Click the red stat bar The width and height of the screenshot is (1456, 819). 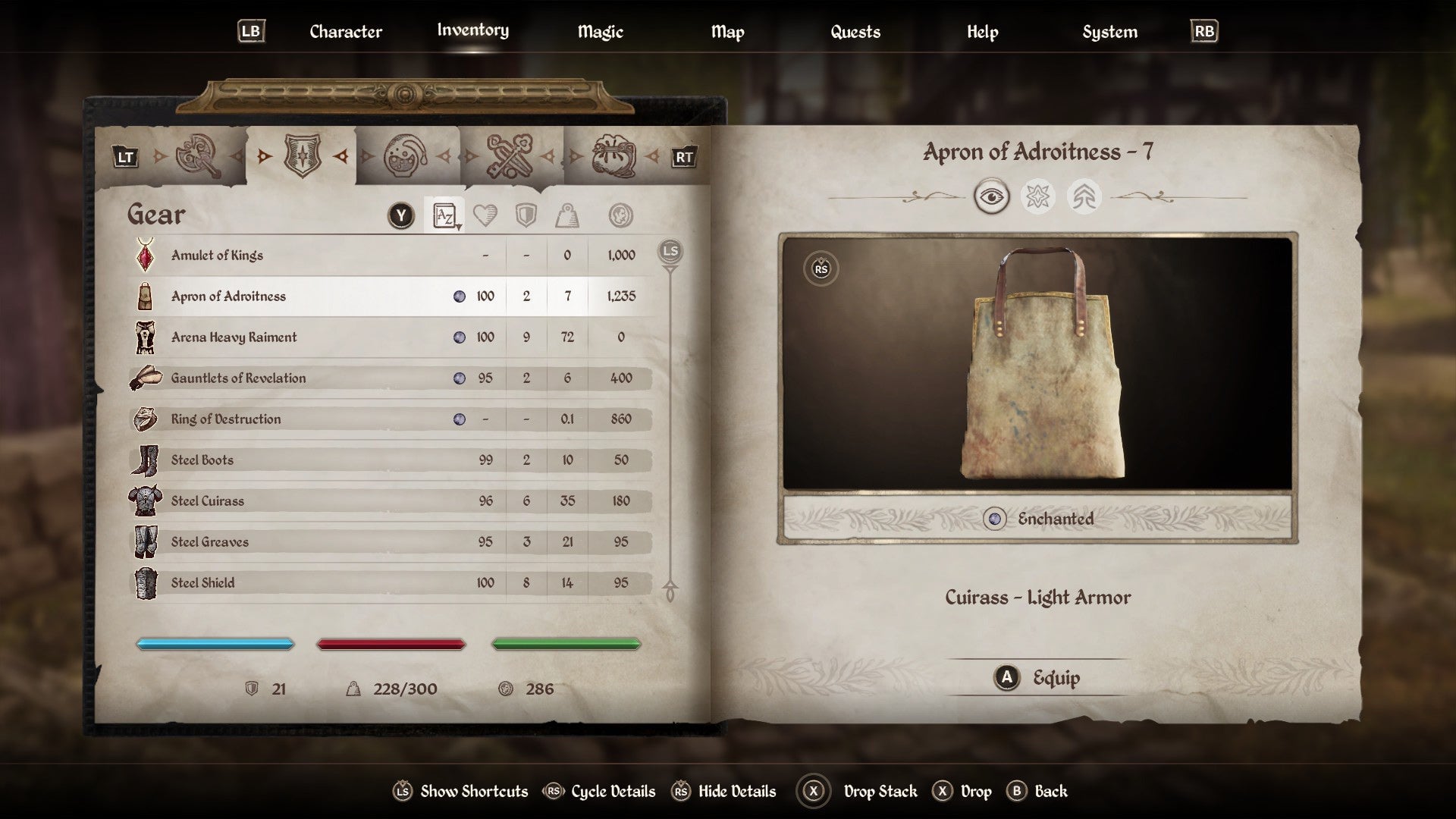pos(391,643)
